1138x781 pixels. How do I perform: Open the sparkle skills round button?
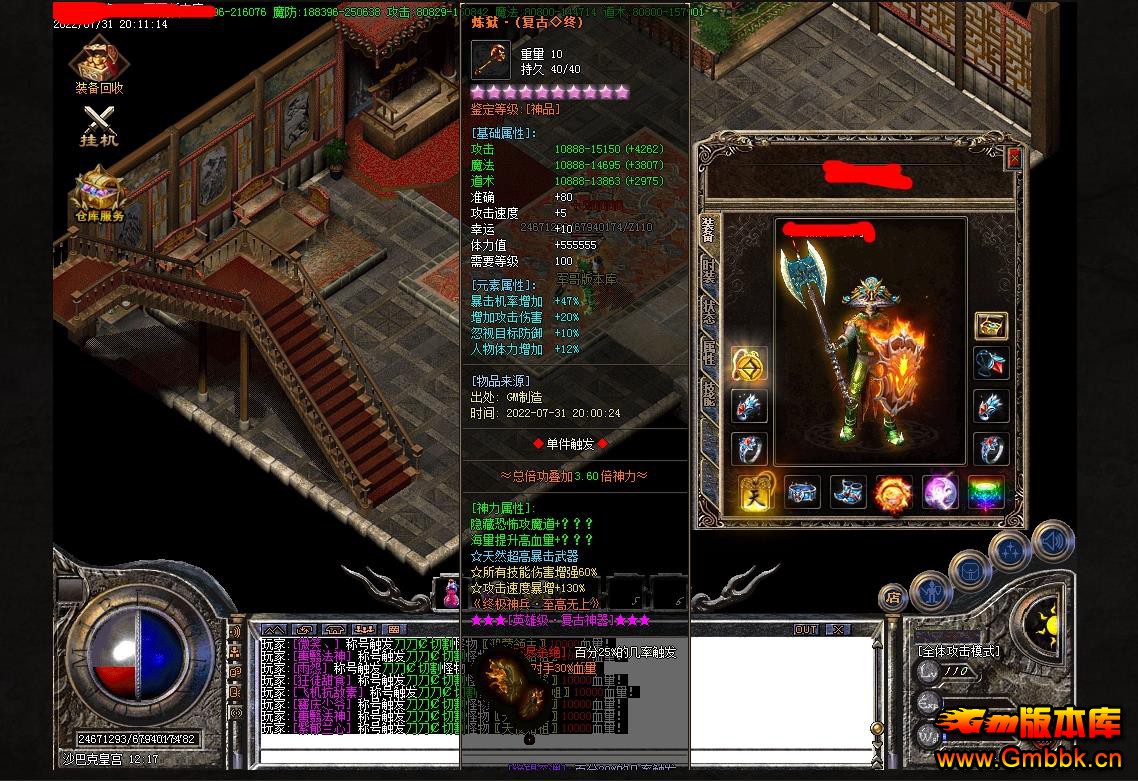[1011, 551]
